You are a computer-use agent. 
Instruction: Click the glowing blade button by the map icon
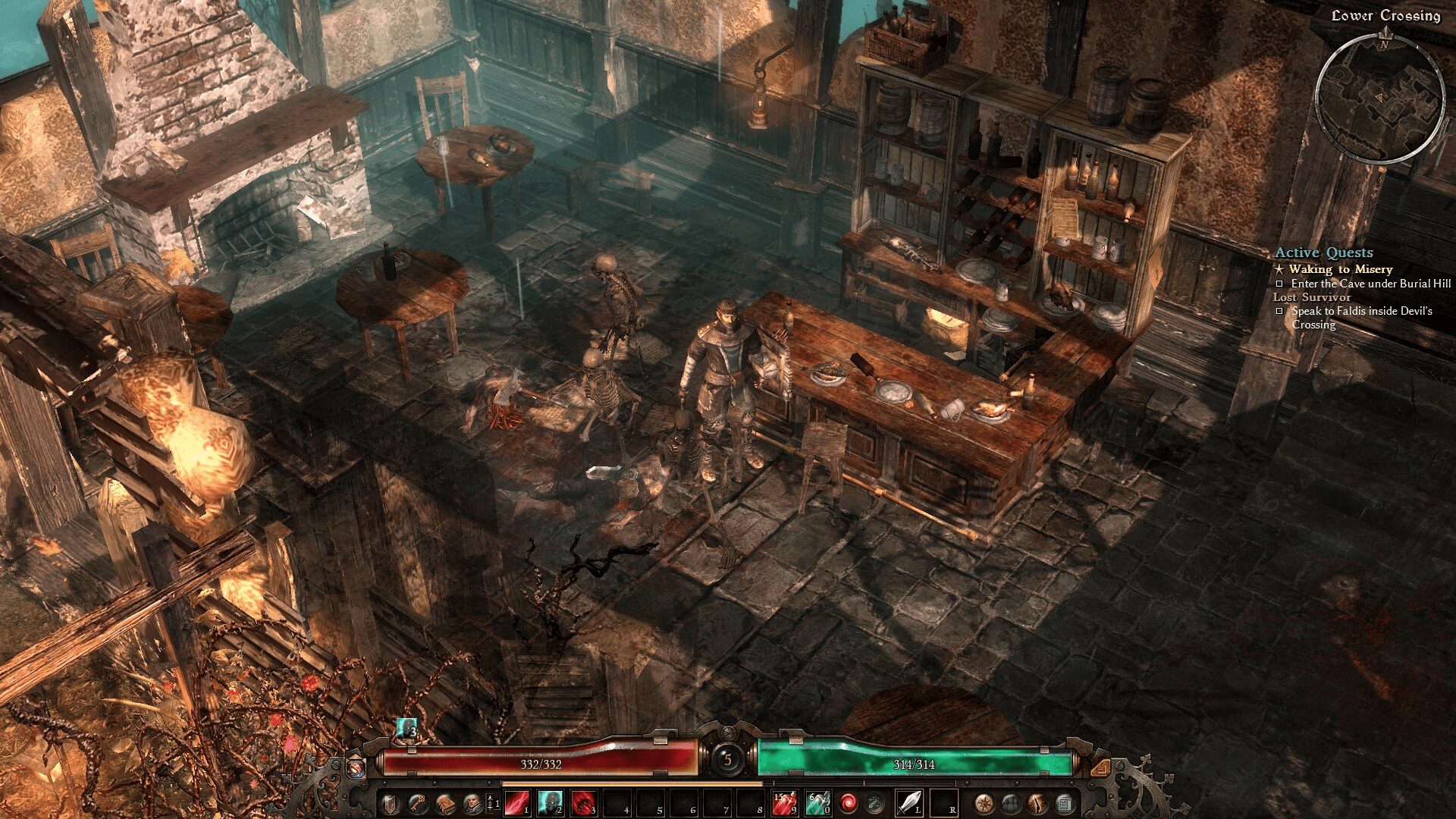click(1037, 802)
